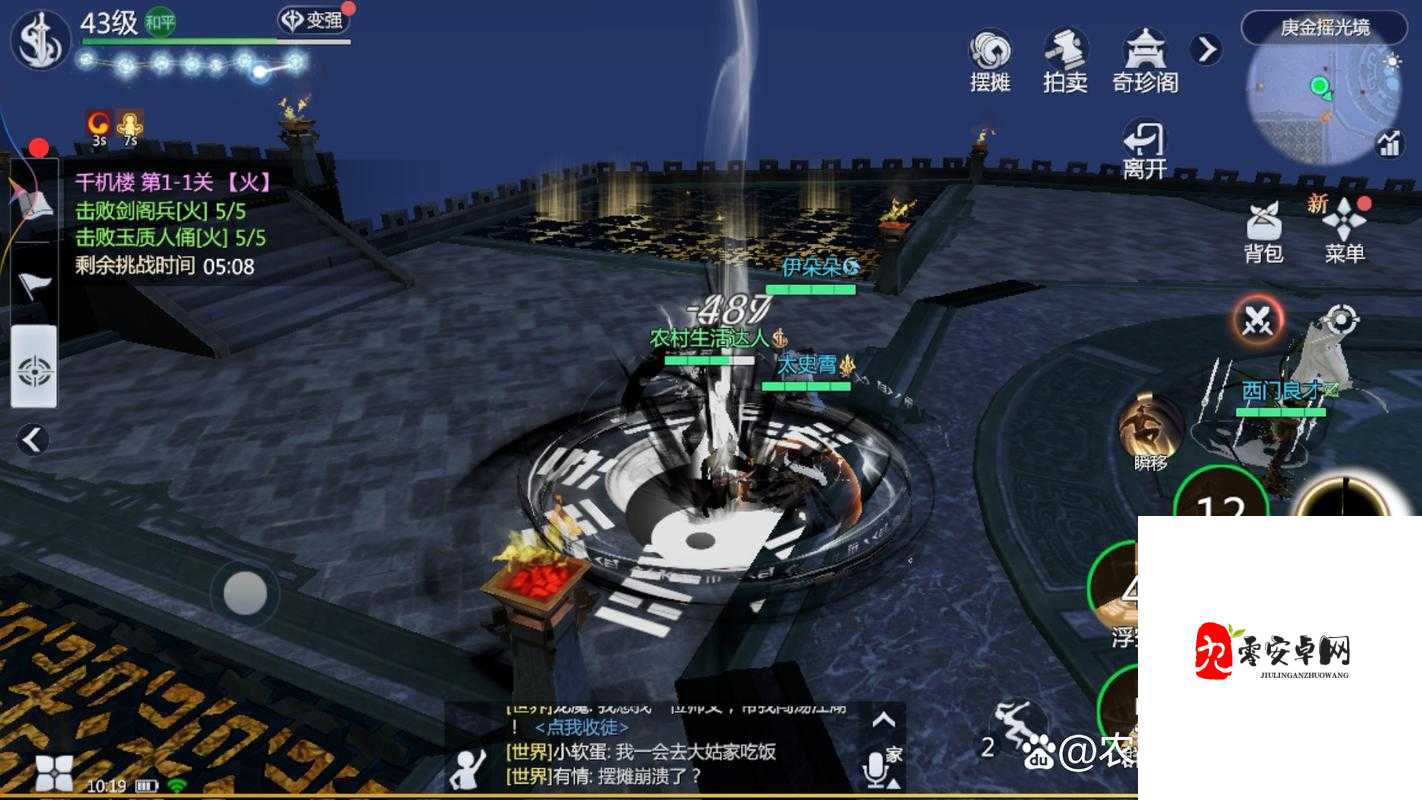The height and width of the screenshot is (800, 1422).
Task: Open the four-petal icon at bottom-left corner
Action: [x=54, y=772]
